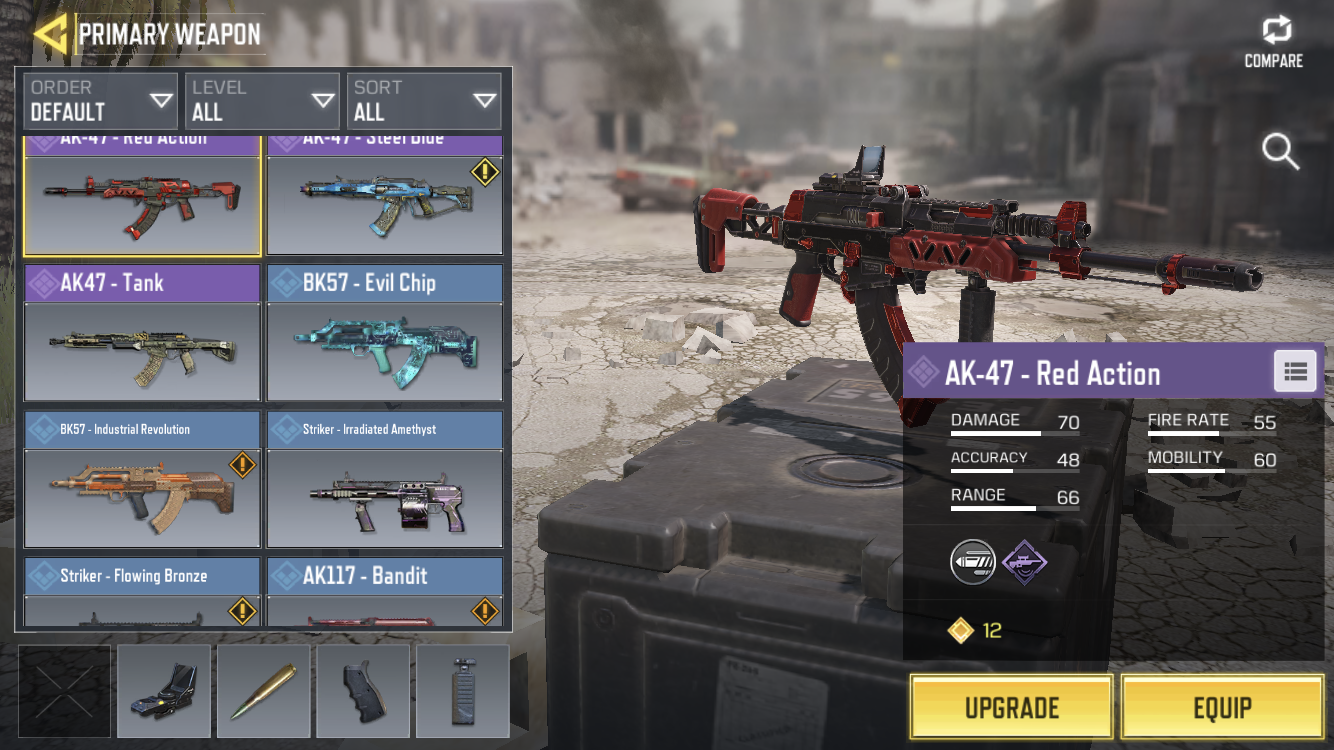Click the empty X attachment slot
Image resolution: width=1334 pixels, height=750 pixels.
point(65,691)
